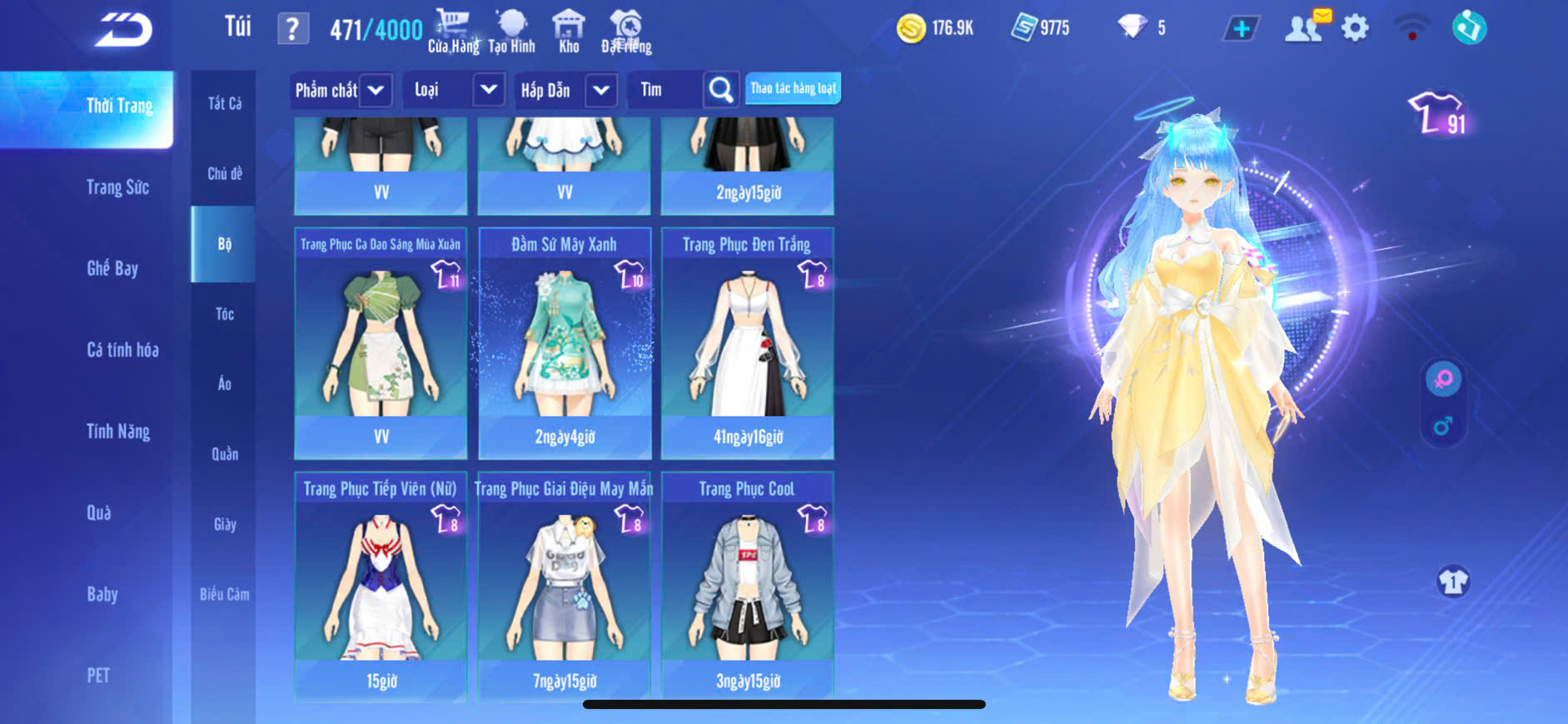Switch to the Trang Sức tab

(x=117, y=187)
